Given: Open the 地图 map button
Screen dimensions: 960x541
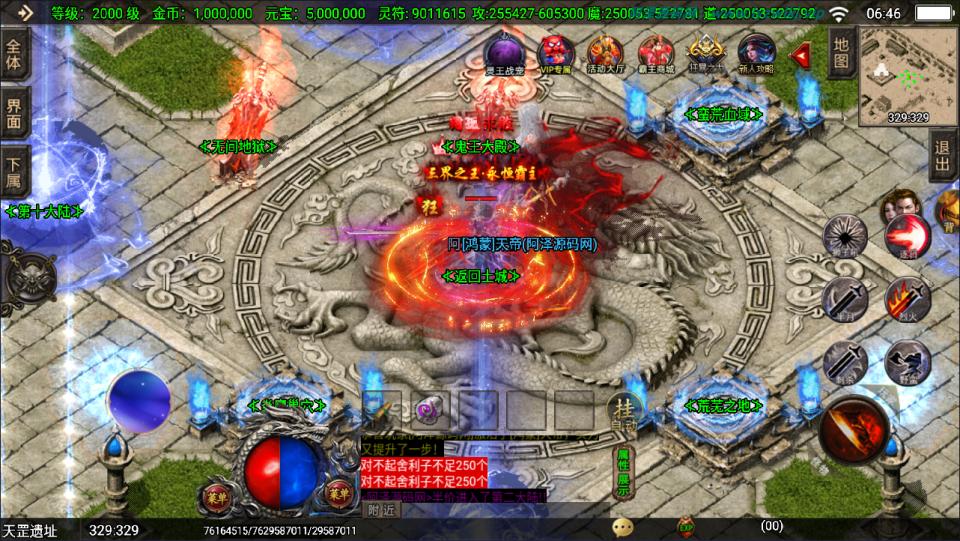Looking at the screenshot, I should pyautogui.click(x=841, y=54).
